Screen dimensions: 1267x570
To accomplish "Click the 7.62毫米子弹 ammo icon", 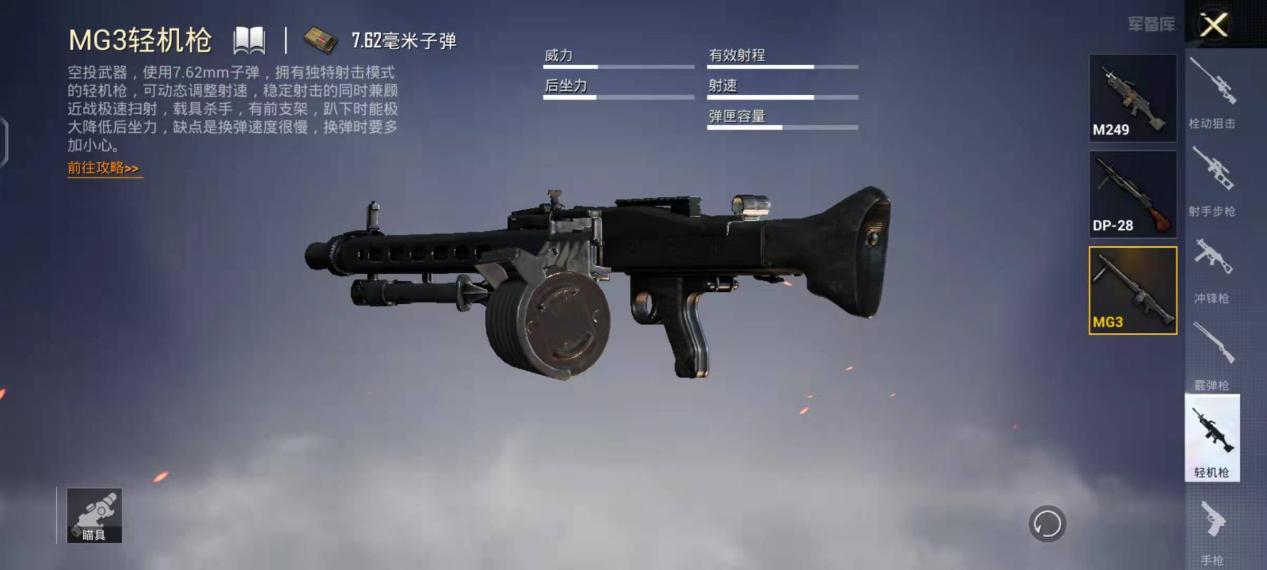I will pos(322,40).
